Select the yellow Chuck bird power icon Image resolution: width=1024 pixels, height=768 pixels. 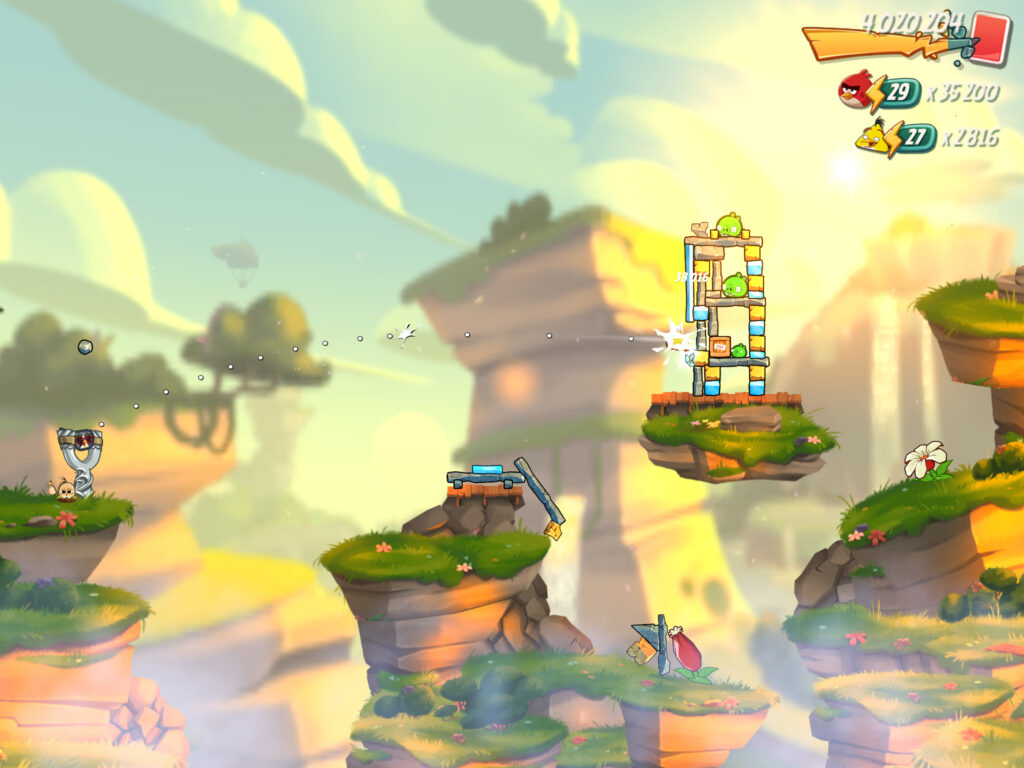pos(874,136)
